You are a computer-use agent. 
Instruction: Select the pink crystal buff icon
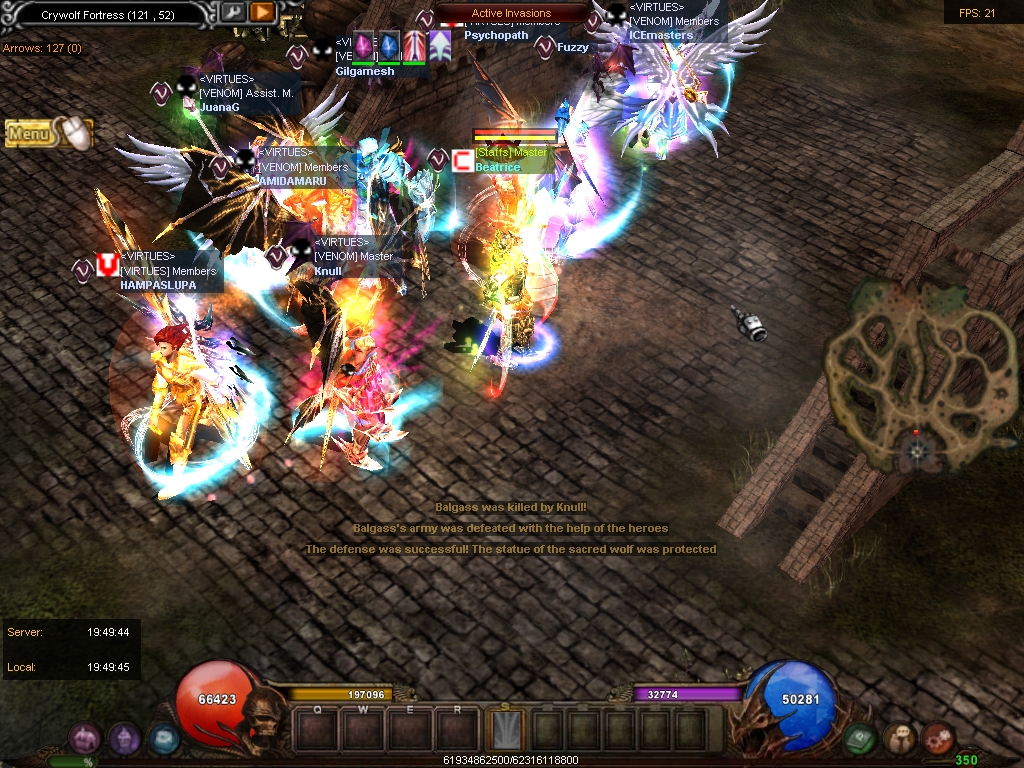click(363, 46)
